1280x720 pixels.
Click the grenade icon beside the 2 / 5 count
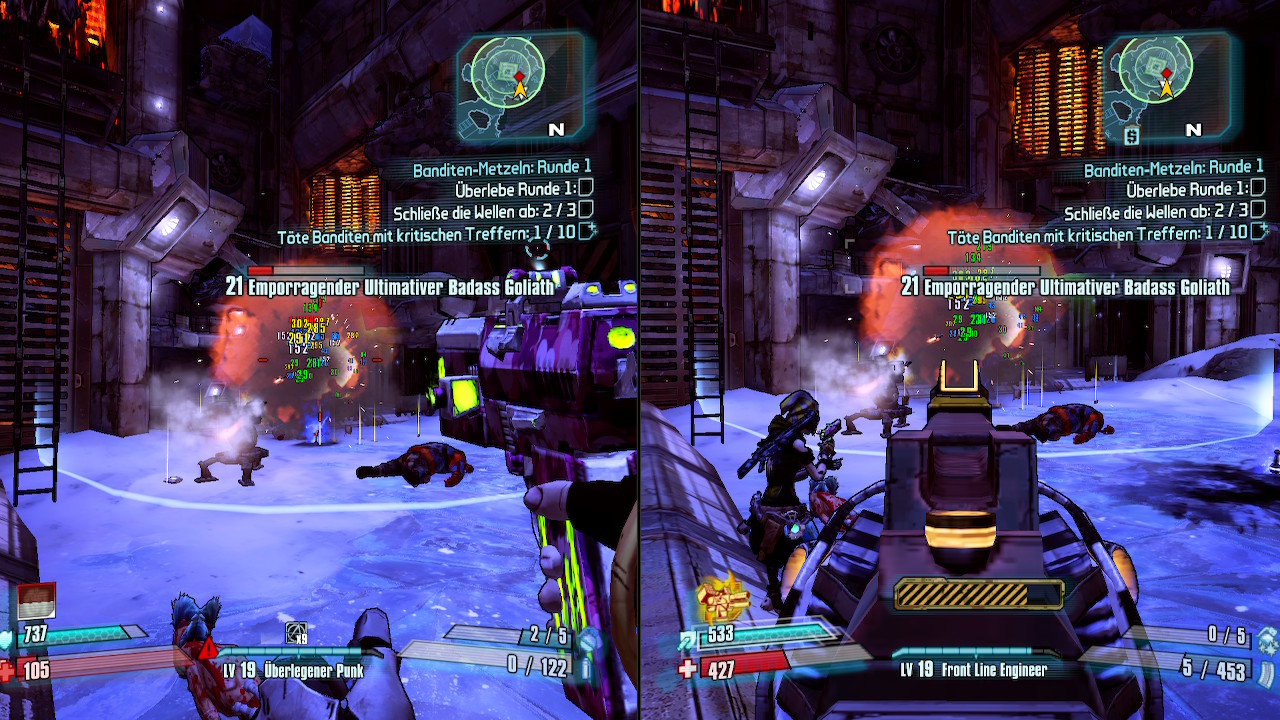tap(589, 639)
